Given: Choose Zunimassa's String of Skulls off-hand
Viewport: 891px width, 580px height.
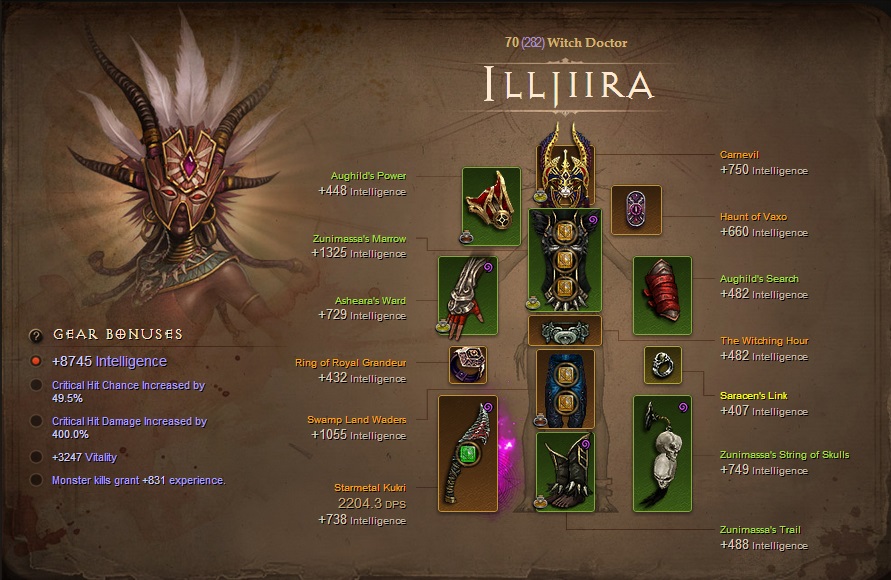Looking at the screenshot, I should coord(662,453).
